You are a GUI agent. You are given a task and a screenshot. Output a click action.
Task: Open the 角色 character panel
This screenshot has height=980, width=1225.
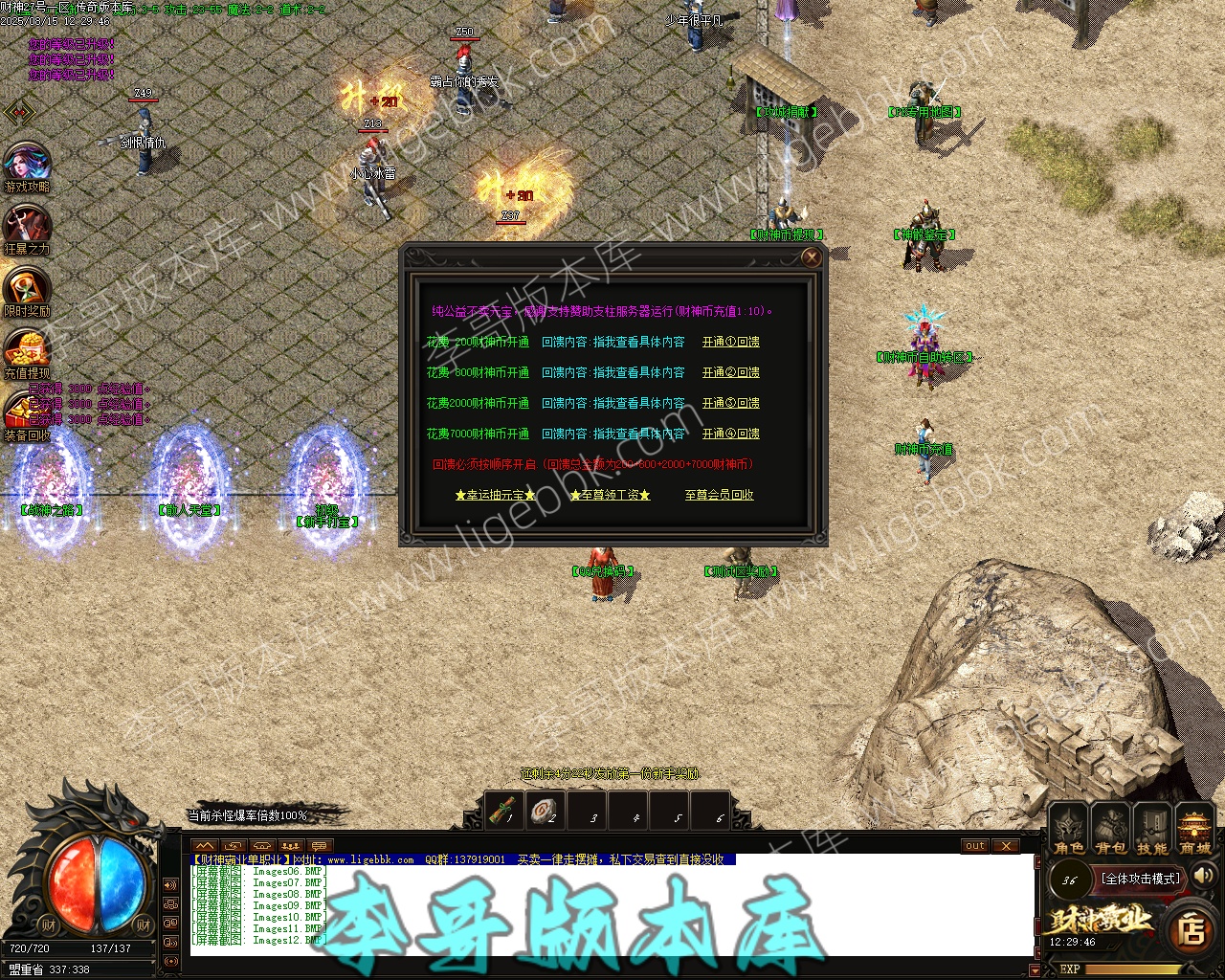pyautogui.click(x=1069, y=830)
